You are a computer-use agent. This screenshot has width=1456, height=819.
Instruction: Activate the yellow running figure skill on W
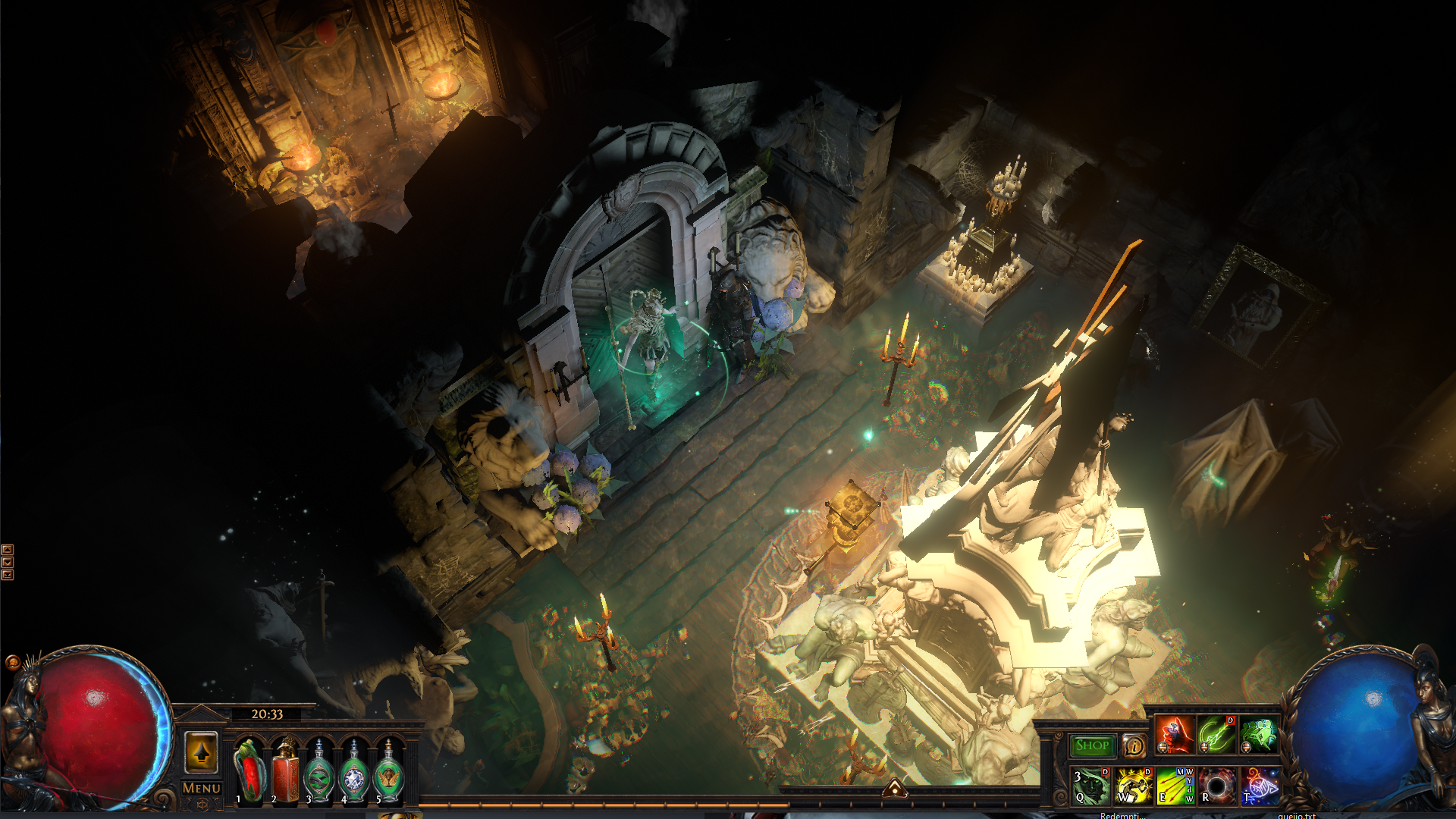click(1134, 786)
